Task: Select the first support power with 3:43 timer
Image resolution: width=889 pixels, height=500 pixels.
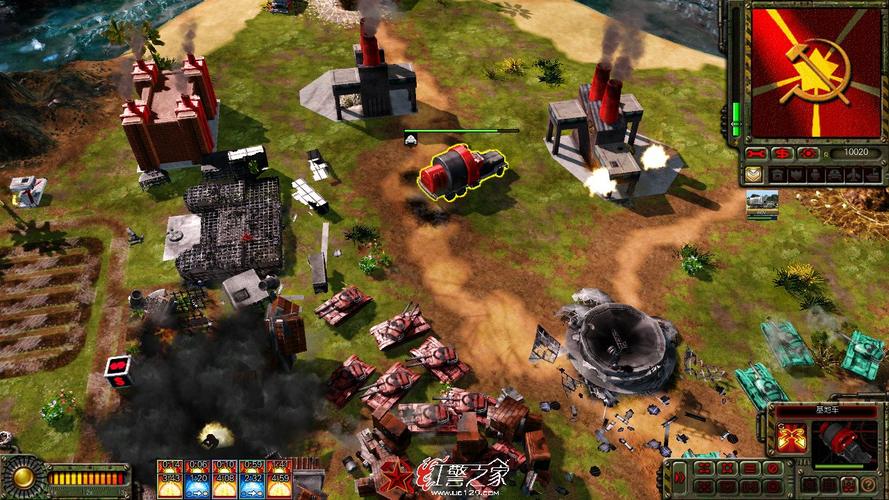Action: pyautogui.click(x=170, y=478)
